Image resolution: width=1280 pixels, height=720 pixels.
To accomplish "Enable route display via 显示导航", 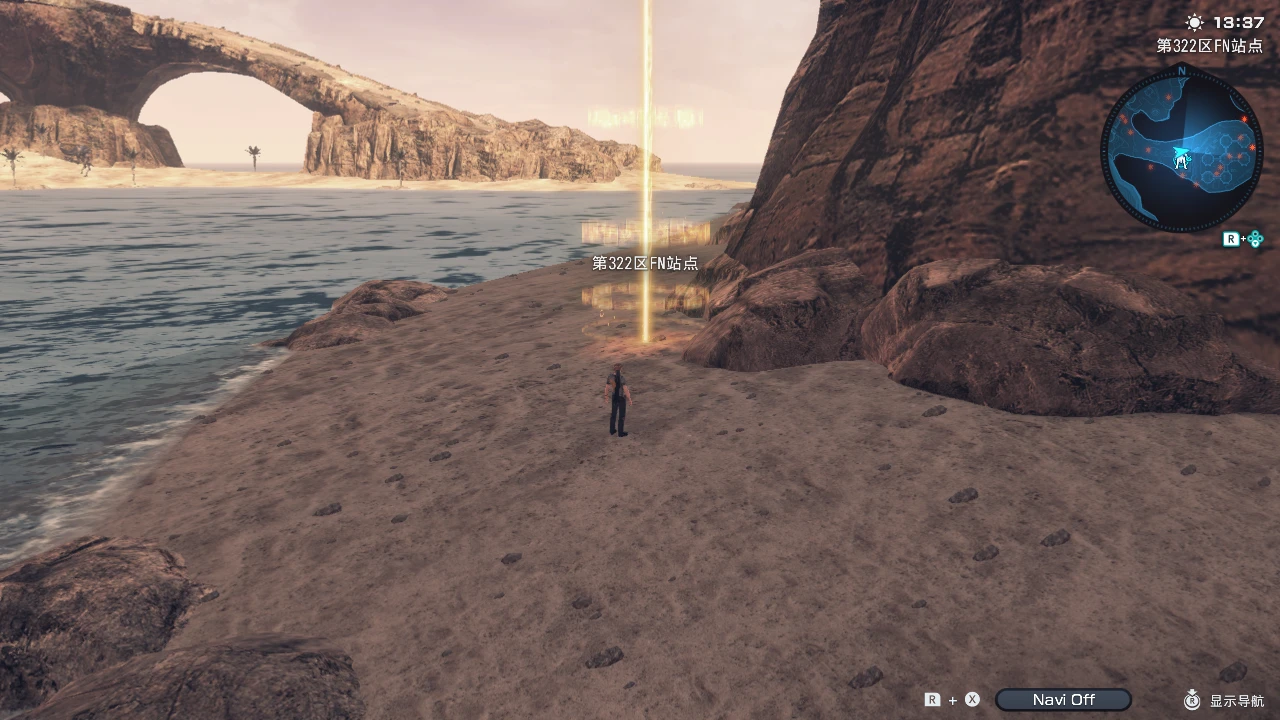I will [1236, 700].
